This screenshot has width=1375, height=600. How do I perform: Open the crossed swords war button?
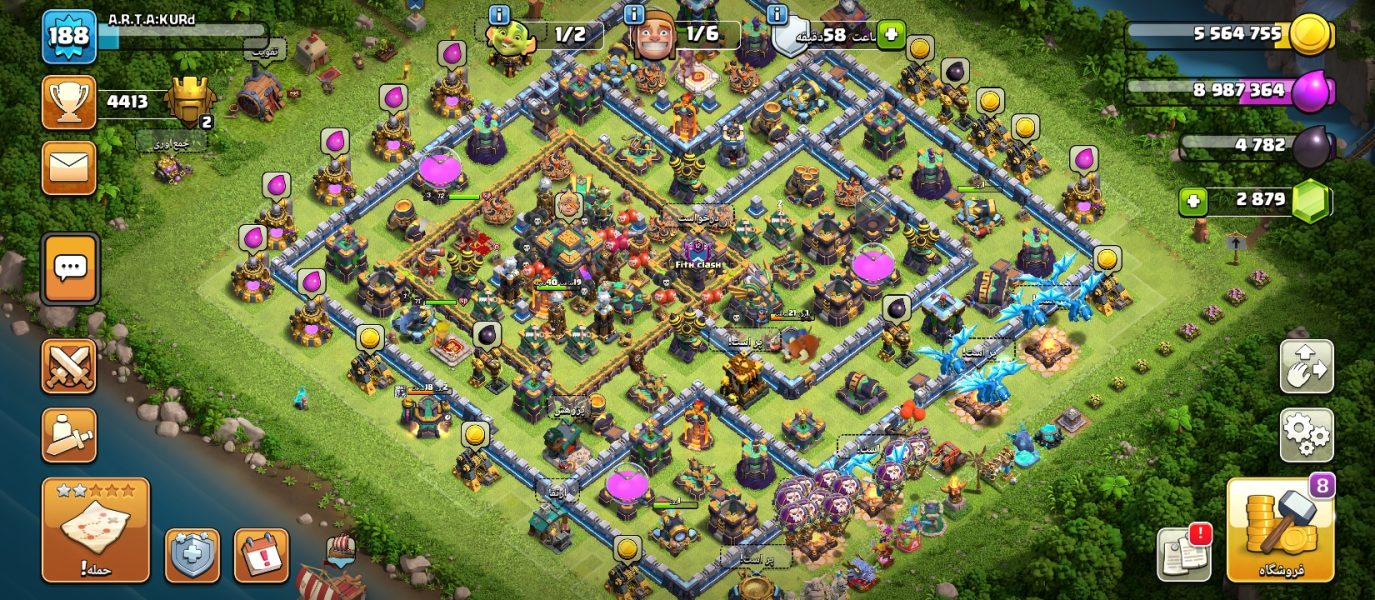click(x=69, y=366)
